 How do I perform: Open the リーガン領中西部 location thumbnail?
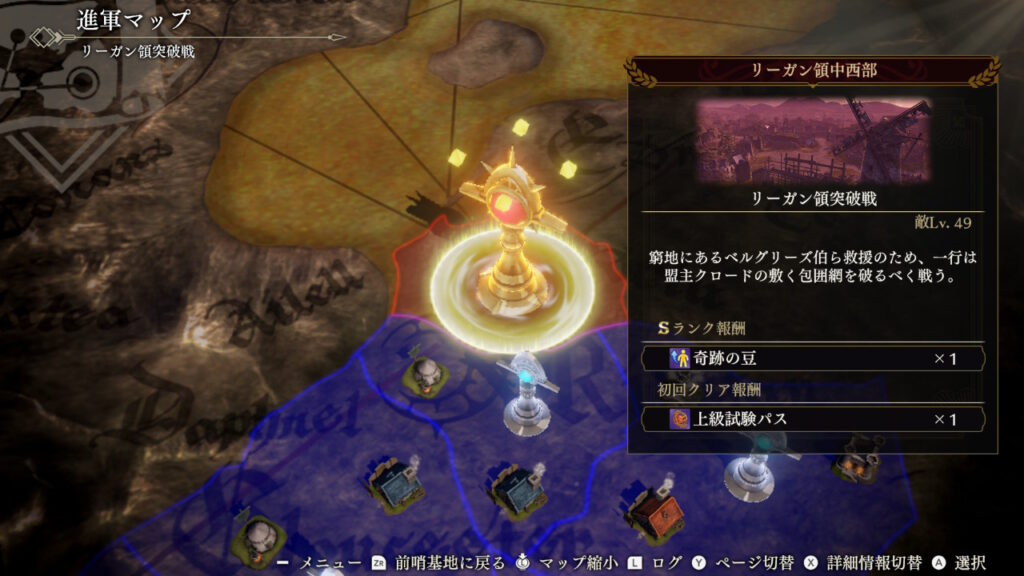click(812, 140)
